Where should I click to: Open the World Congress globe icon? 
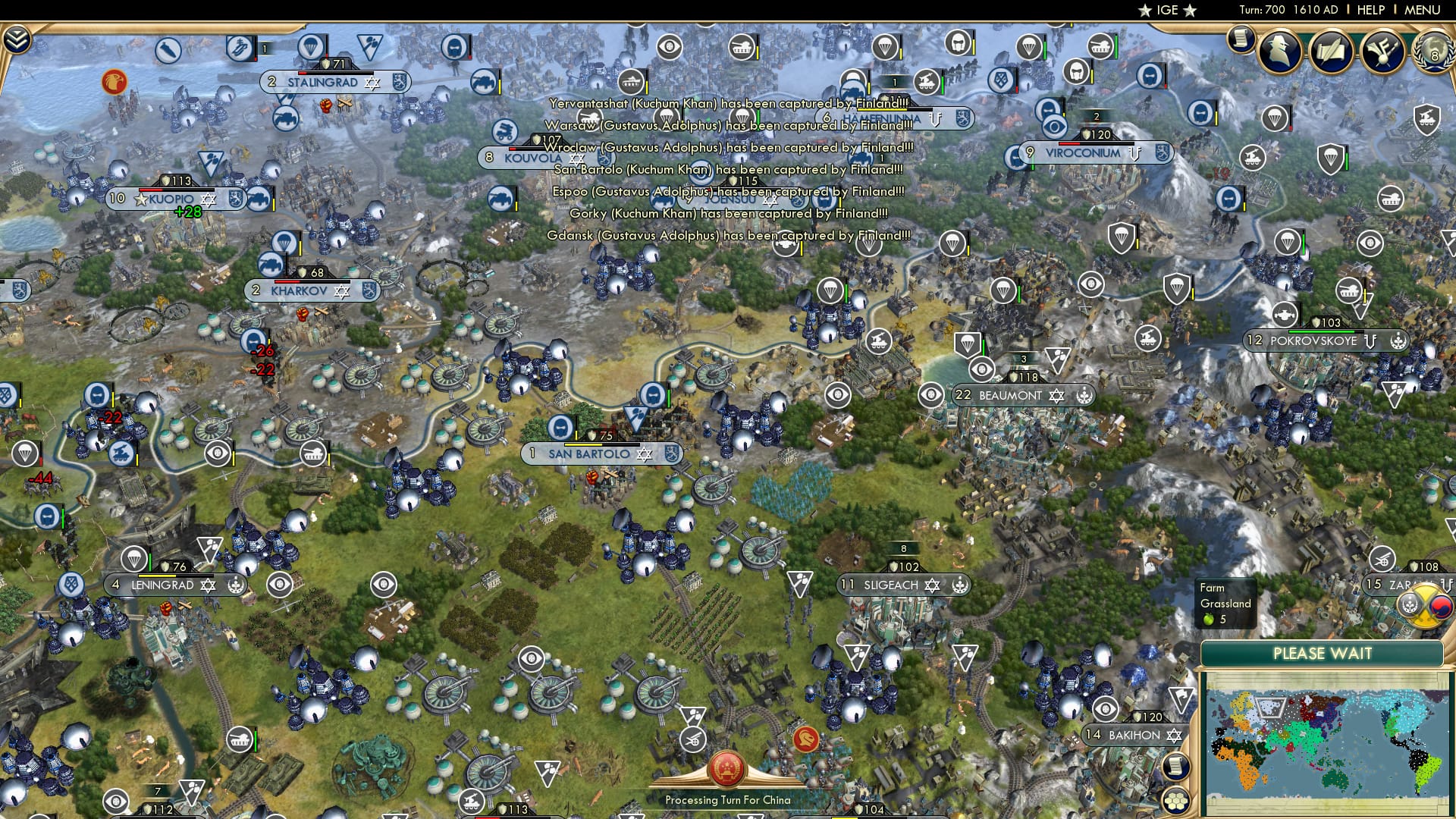[1433, 52]
